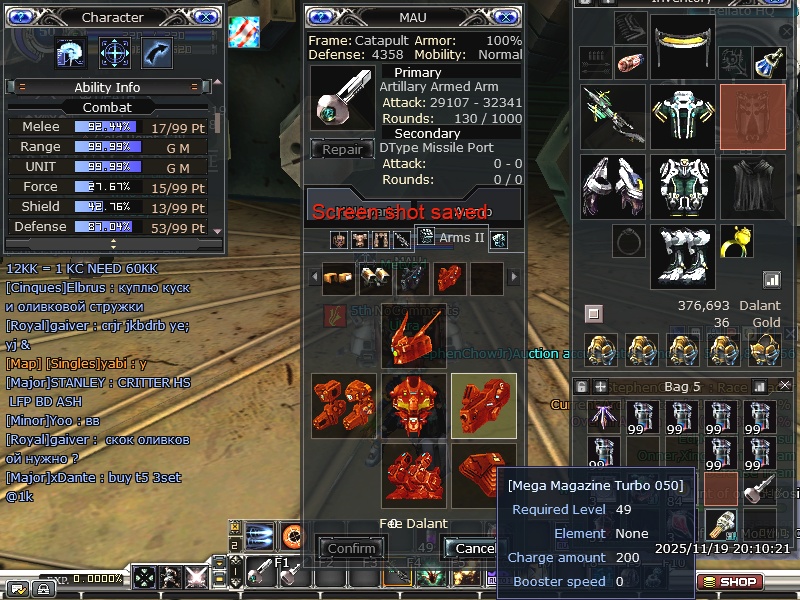
Task: Click the gold ring equipment slot
Action: coord(737,240)
